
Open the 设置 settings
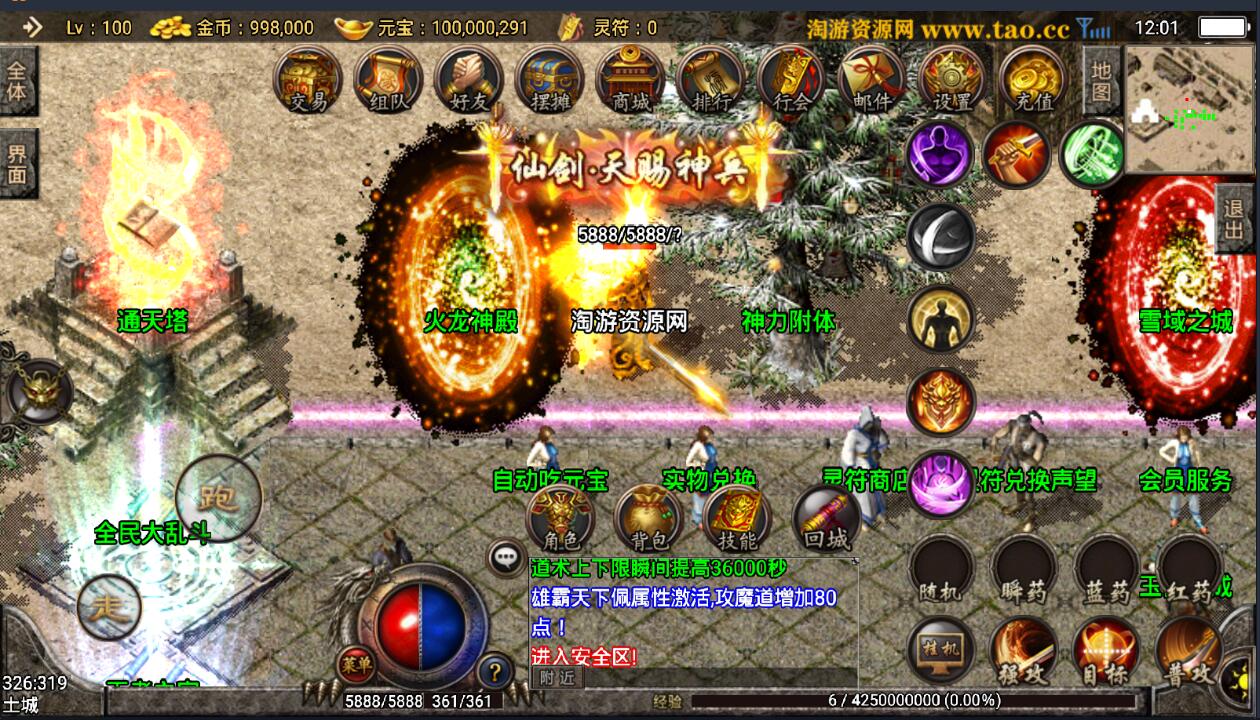pyautogui.click(x=952, y=77)
